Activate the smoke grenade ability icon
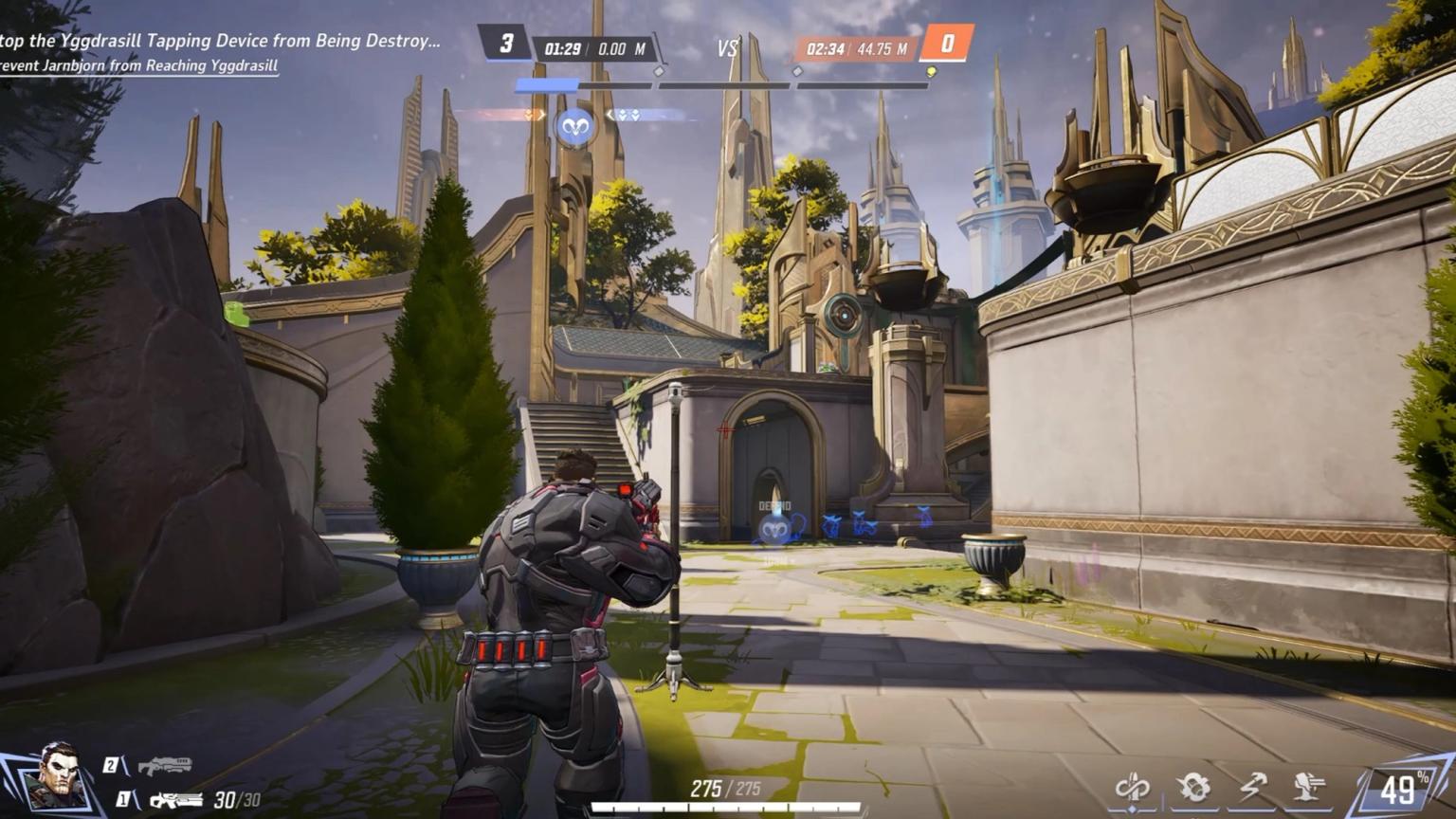This screenshot has height=819, width=1456. tap(1193, 787)
